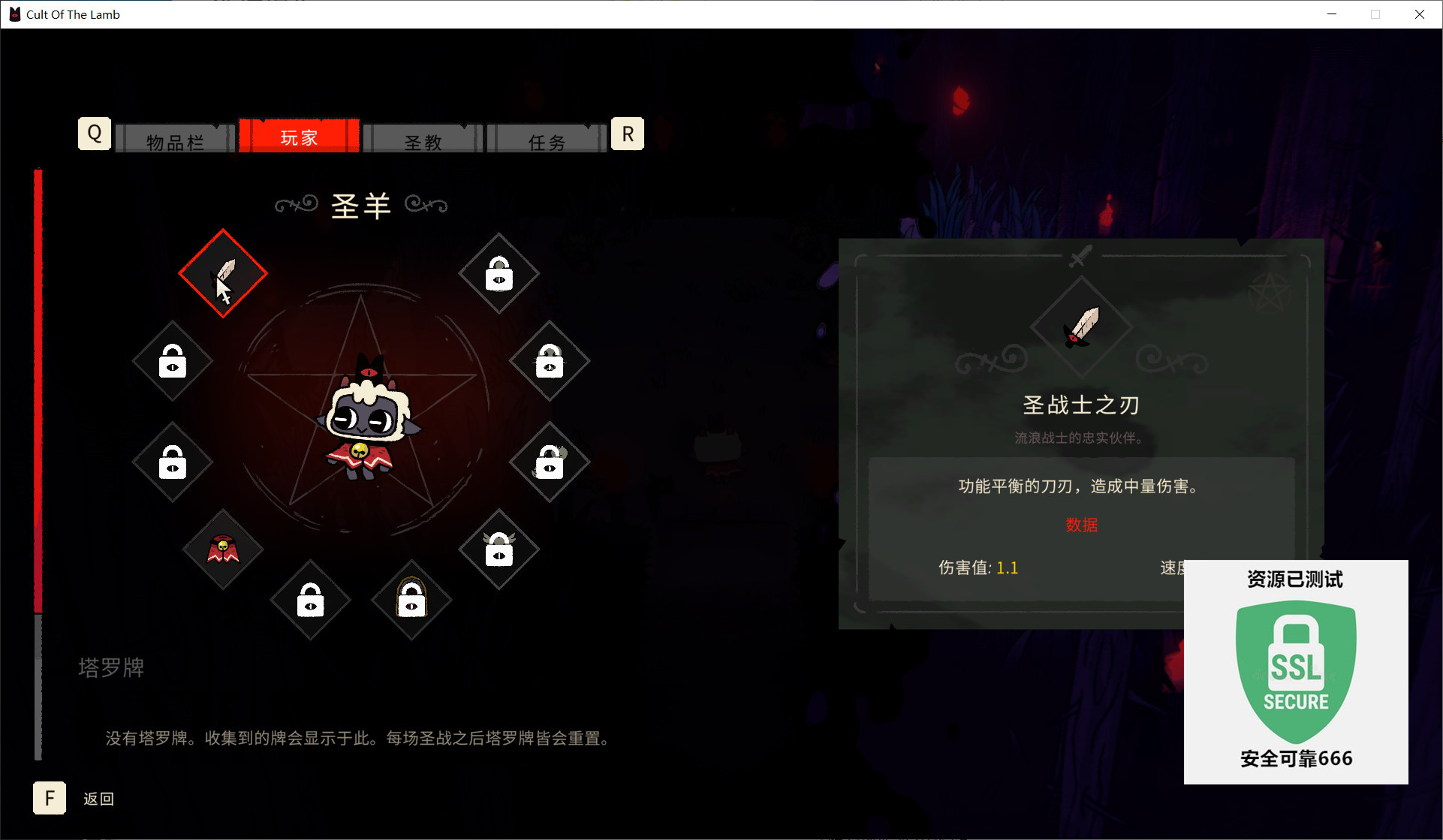Click the red skull cape fleece icon
Image resolution: width=1443 pixels, height=840 pixels.
pos(222,550)
